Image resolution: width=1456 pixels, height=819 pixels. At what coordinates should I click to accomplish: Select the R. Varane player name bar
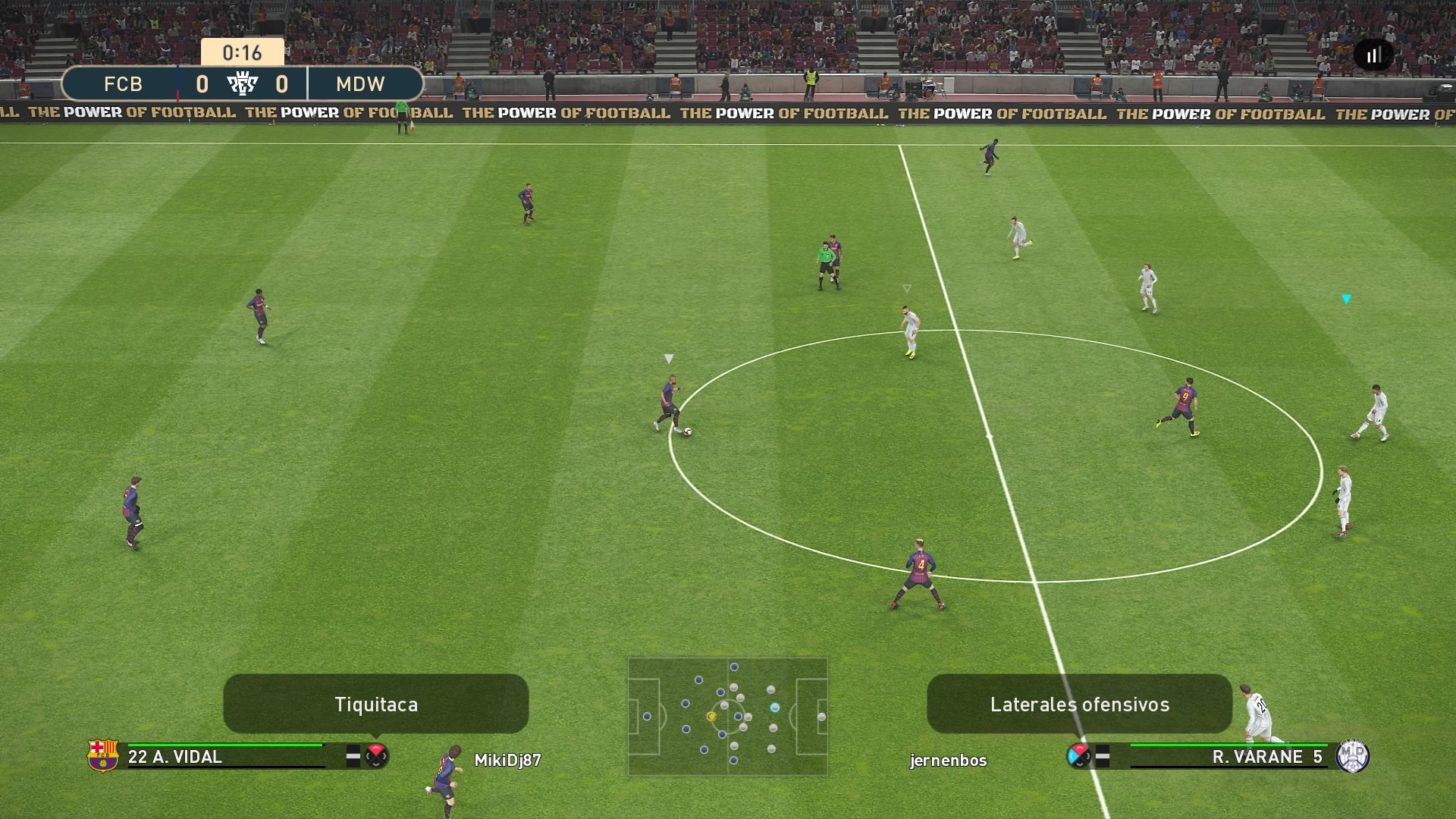pos(1228,756)
